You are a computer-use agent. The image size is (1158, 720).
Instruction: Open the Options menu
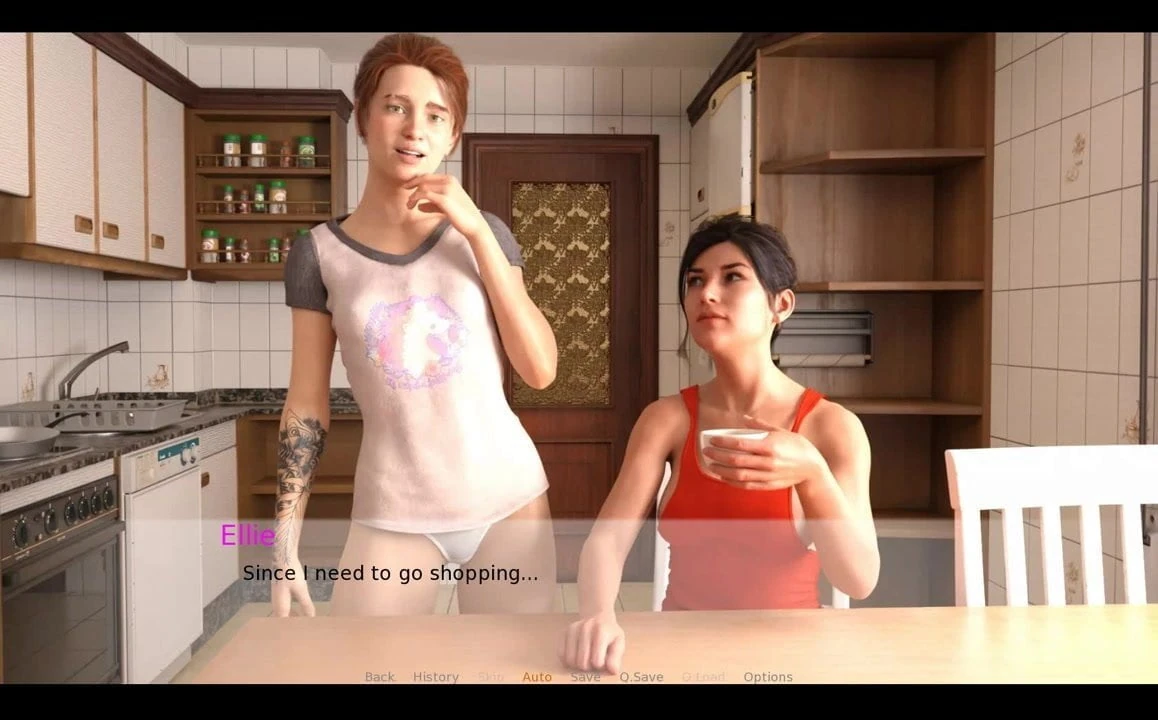(768, 677)
